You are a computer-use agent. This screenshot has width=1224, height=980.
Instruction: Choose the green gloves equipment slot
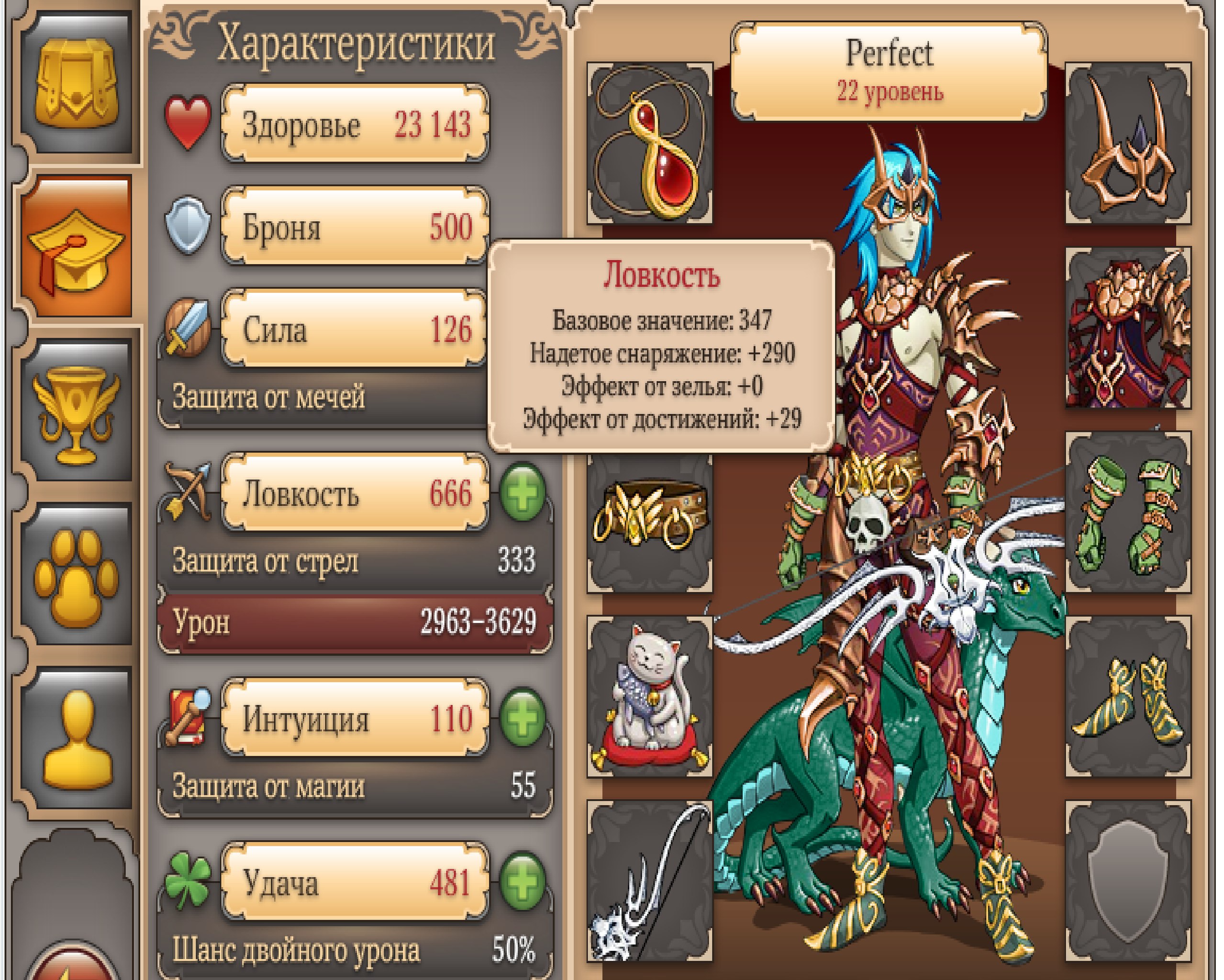tap(1127, 512)
